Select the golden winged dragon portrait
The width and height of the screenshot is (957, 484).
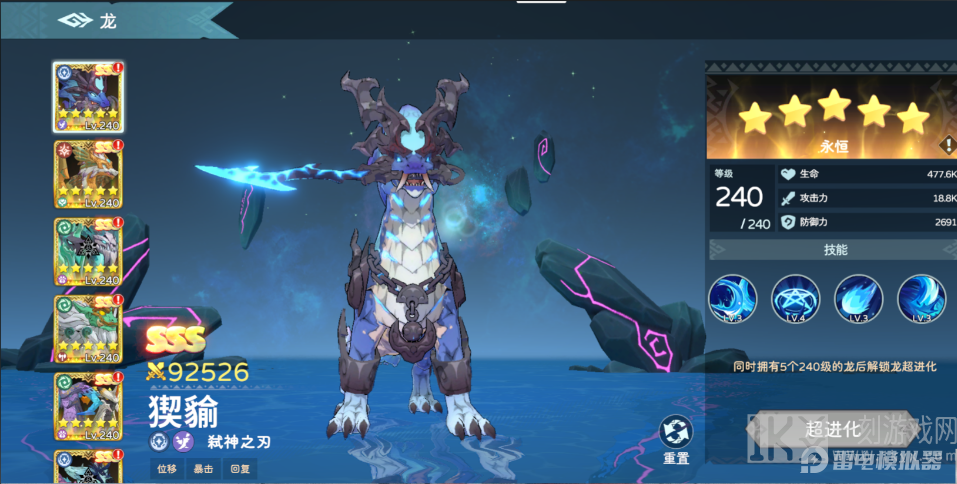[88, 174]
